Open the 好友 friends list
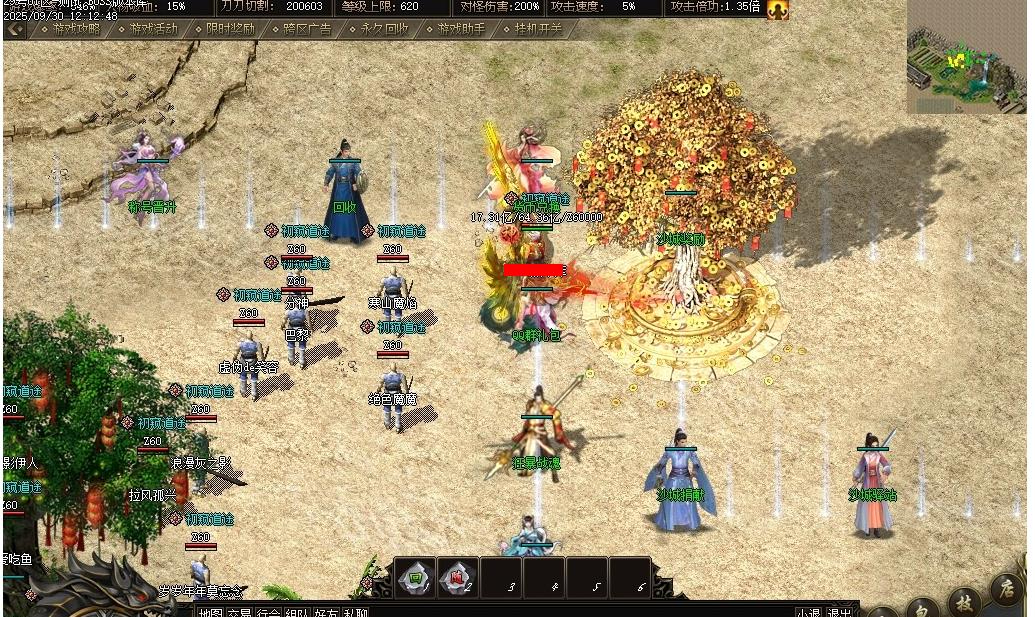Image resolution: width=1035 pixels, height=617 pixels. 326,612
